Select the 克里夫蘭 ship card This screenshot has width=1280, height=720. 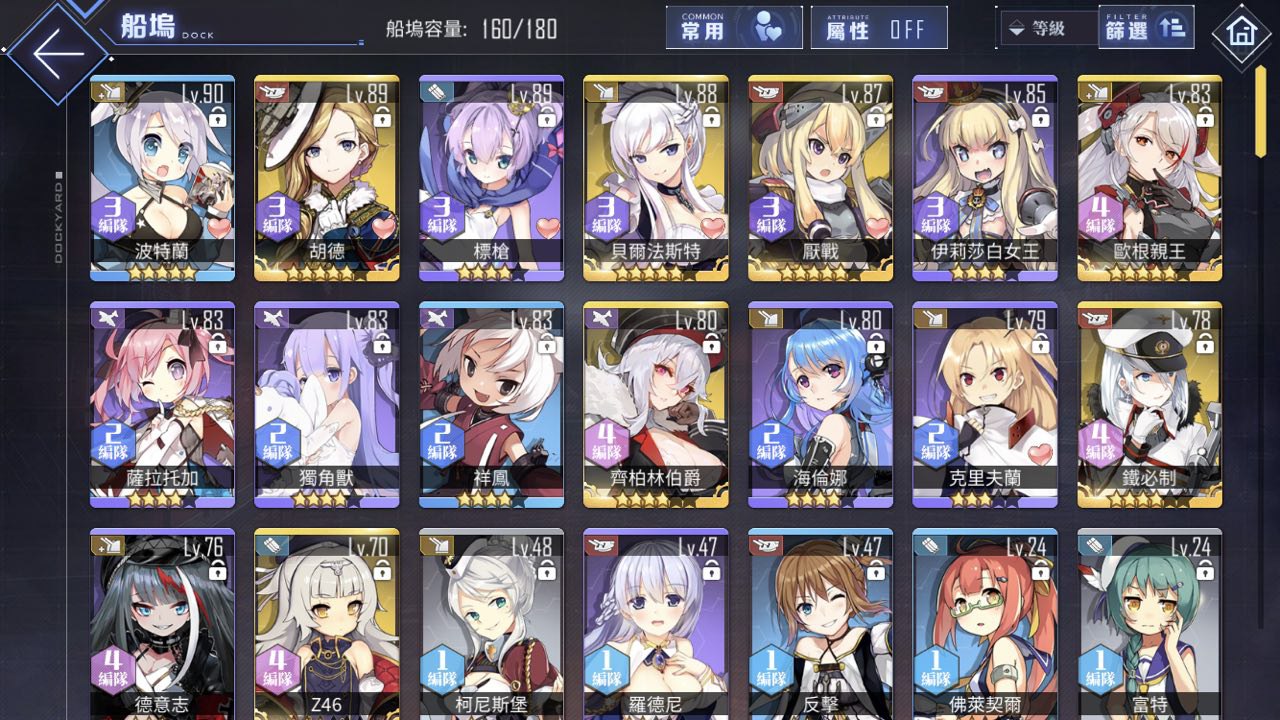[x=985, y=404]
